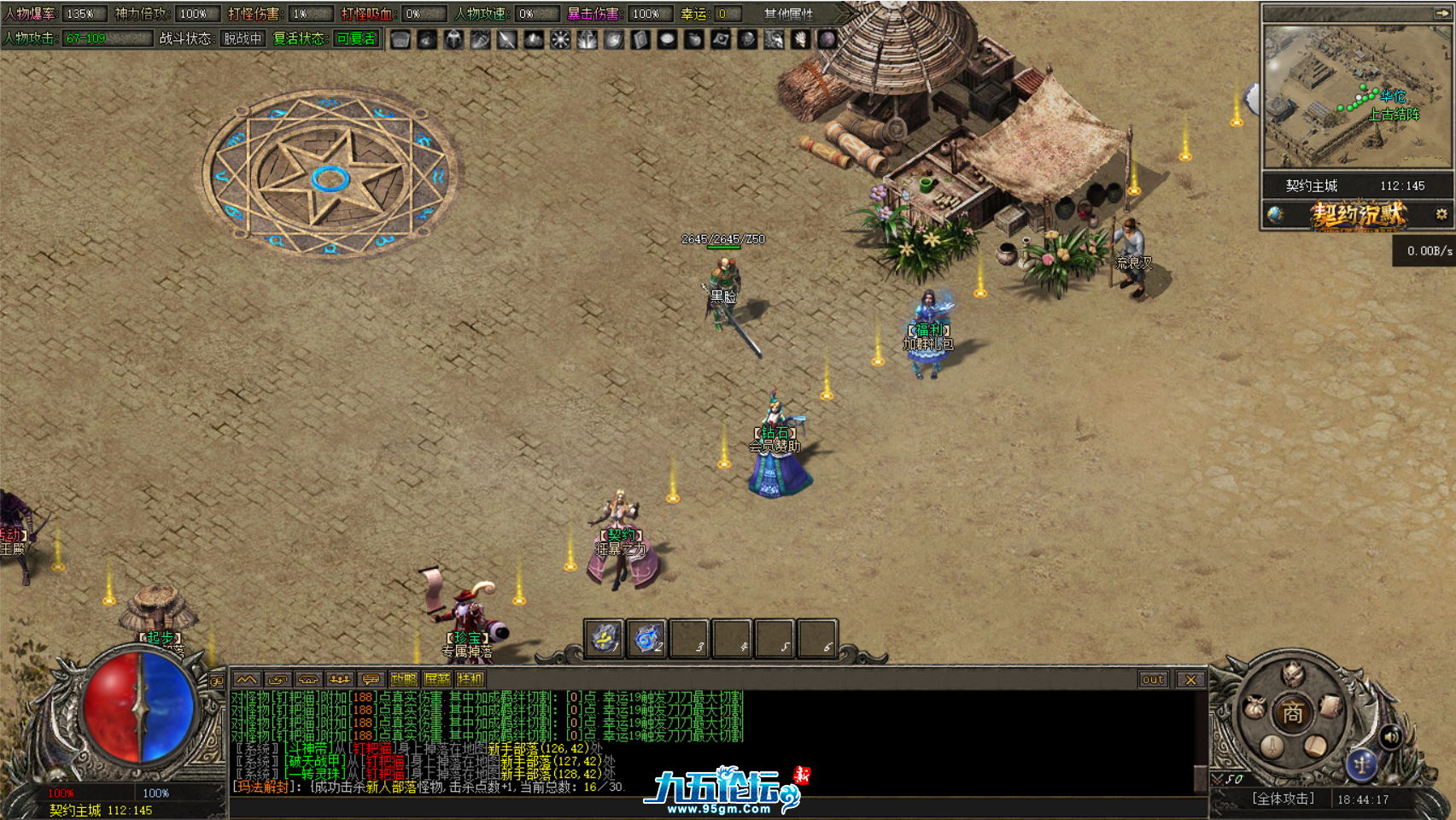Click the gear icon beside the 契约沉默 logo

(1440, 215)
